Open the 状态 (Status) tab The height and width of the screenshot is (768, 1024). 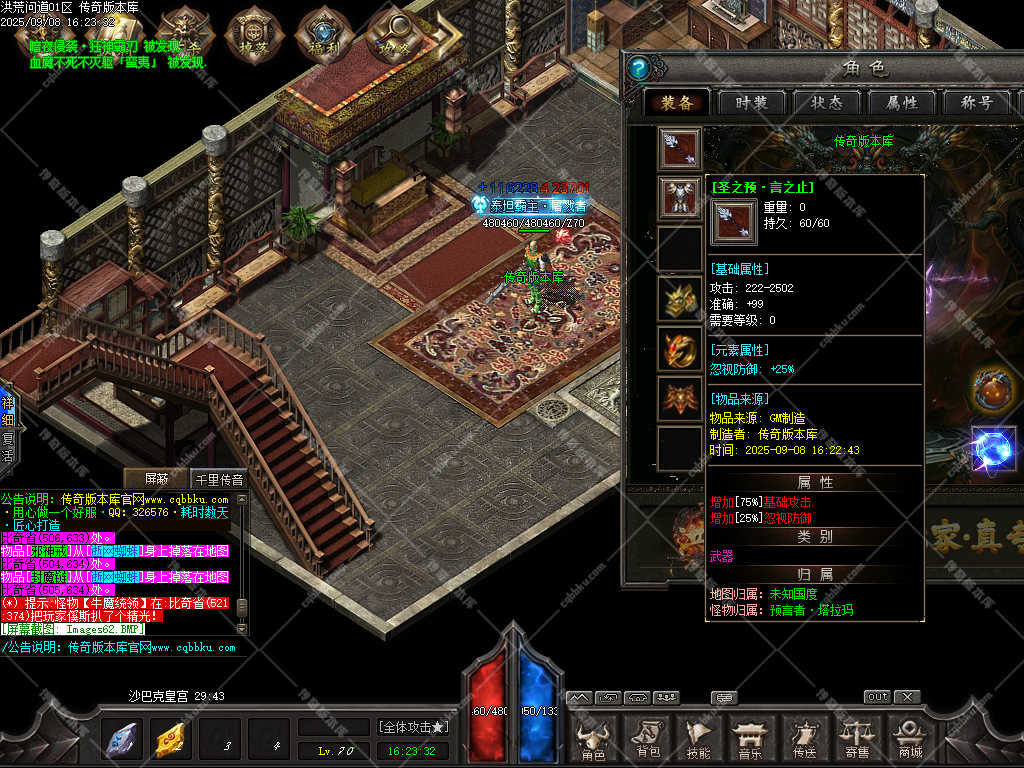pyautogui.click(x=826, y=103)
